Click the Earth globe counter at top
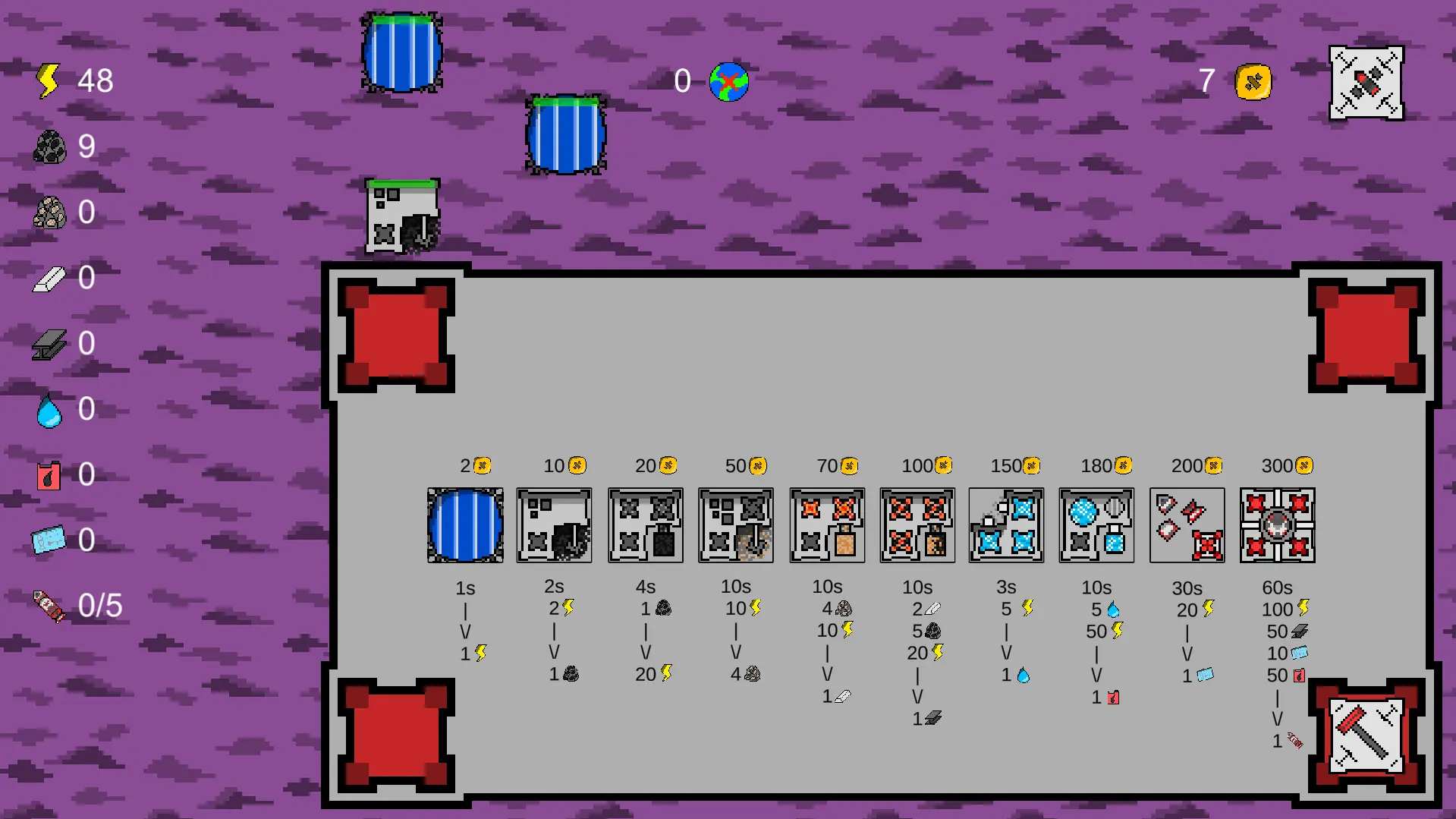 (x=727, y=82)
